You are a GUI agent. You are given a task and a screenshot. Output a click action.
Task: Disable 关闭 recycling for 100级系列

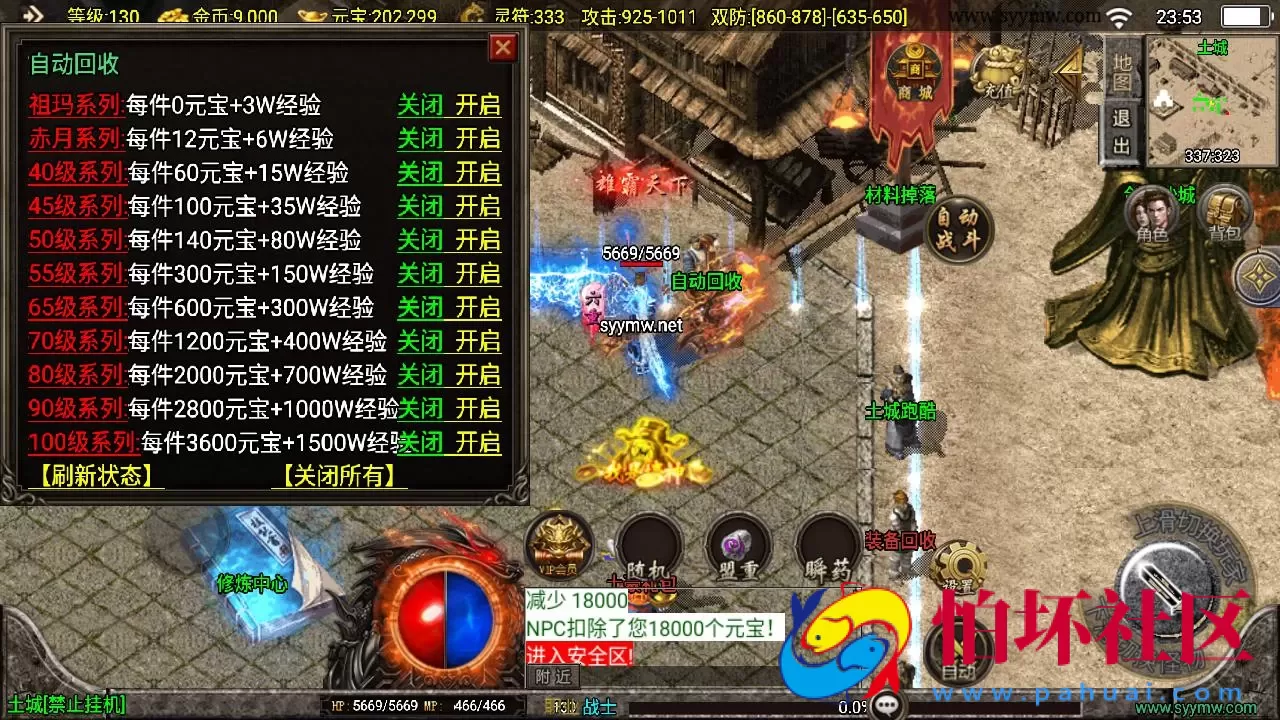(x=420, y=443)
